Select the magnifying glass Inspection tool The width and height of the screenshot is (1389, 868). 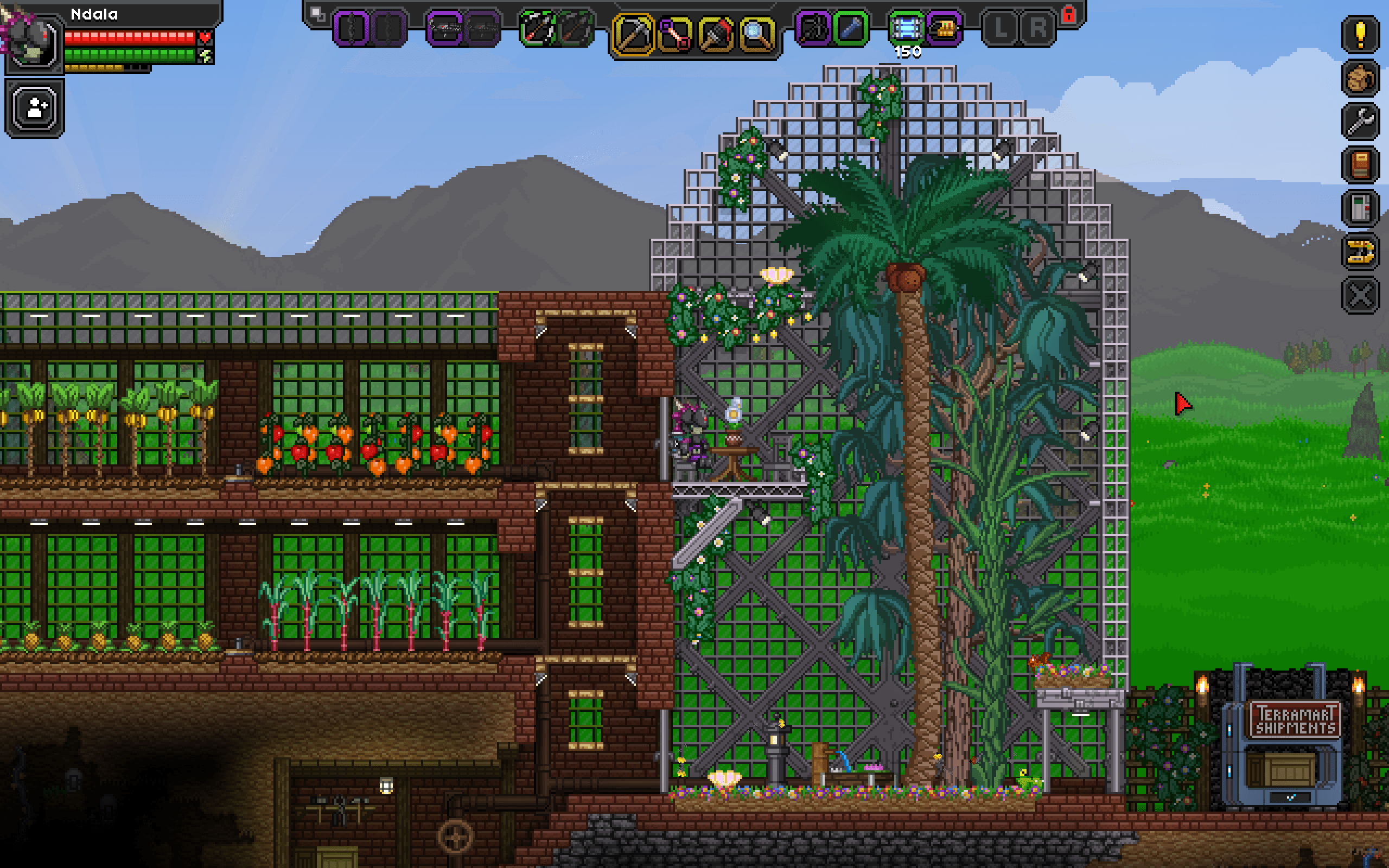pos(757,33)
